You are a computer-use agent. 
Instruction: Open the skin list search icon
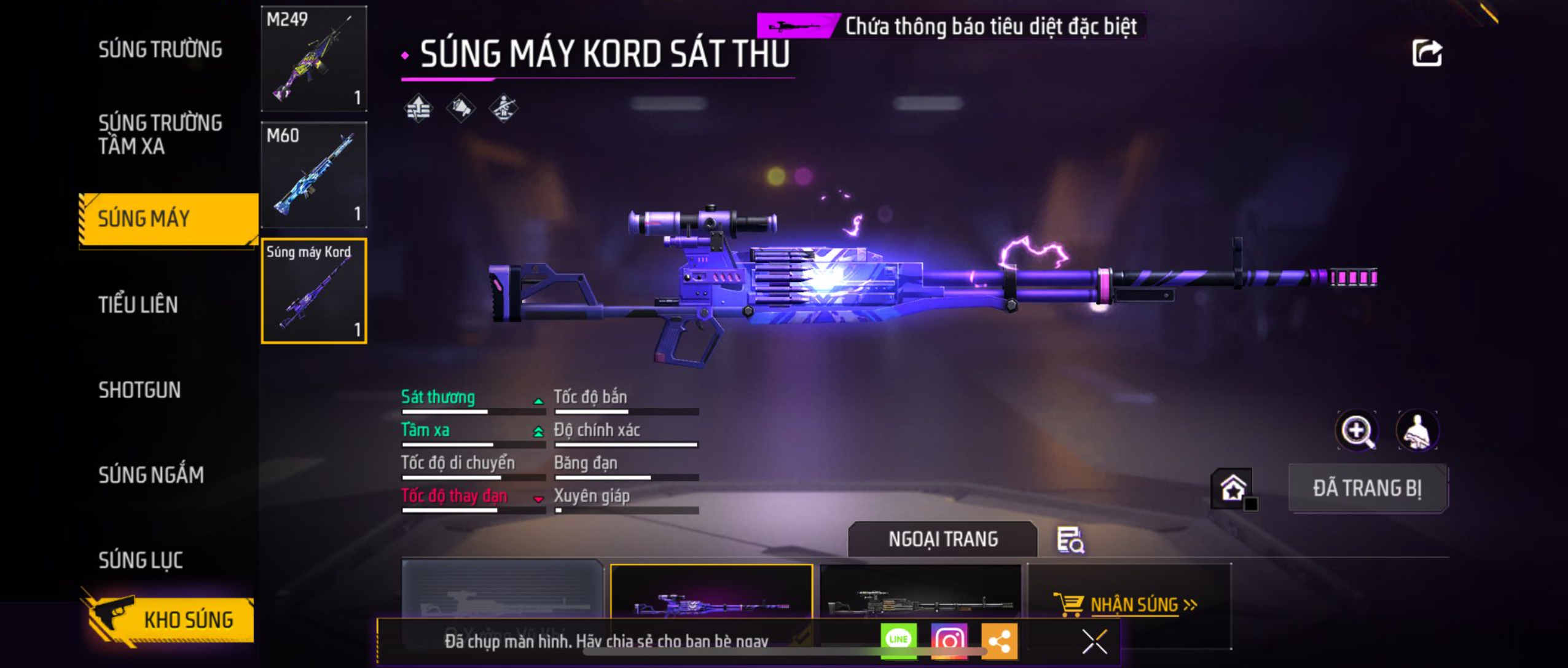1070,540
